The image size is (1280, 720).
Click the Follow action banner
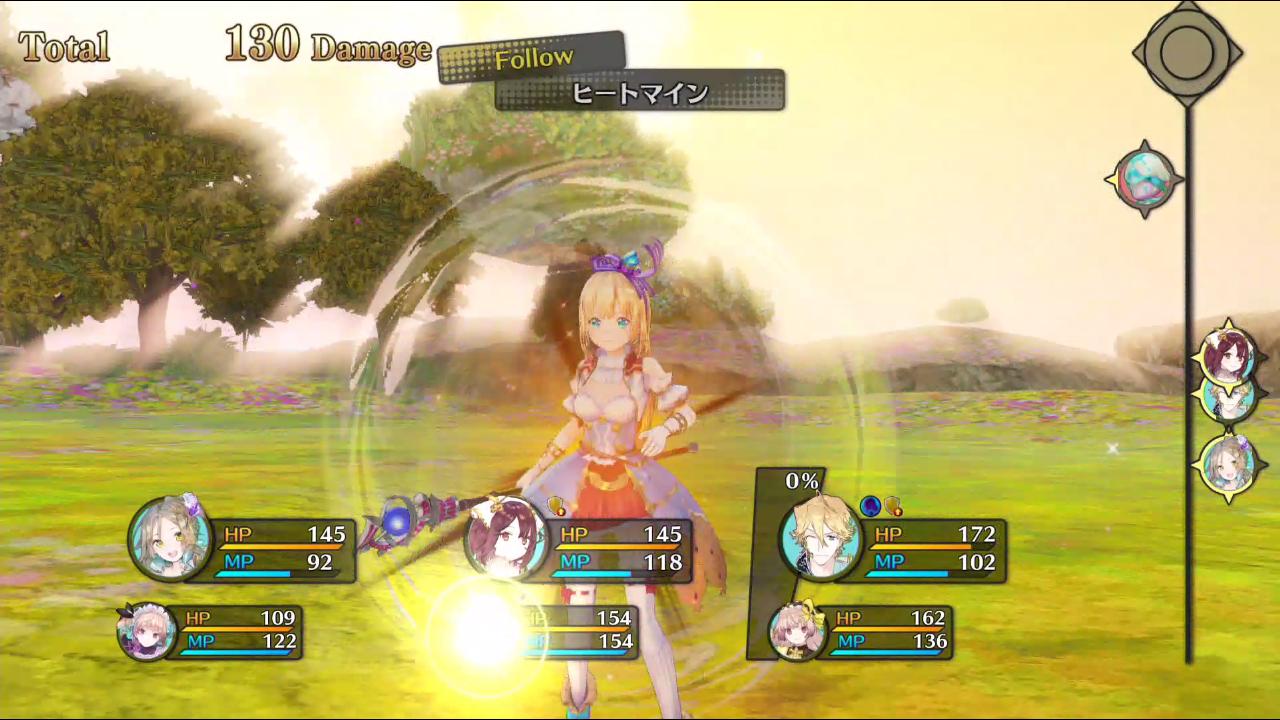tap(533, 59)
